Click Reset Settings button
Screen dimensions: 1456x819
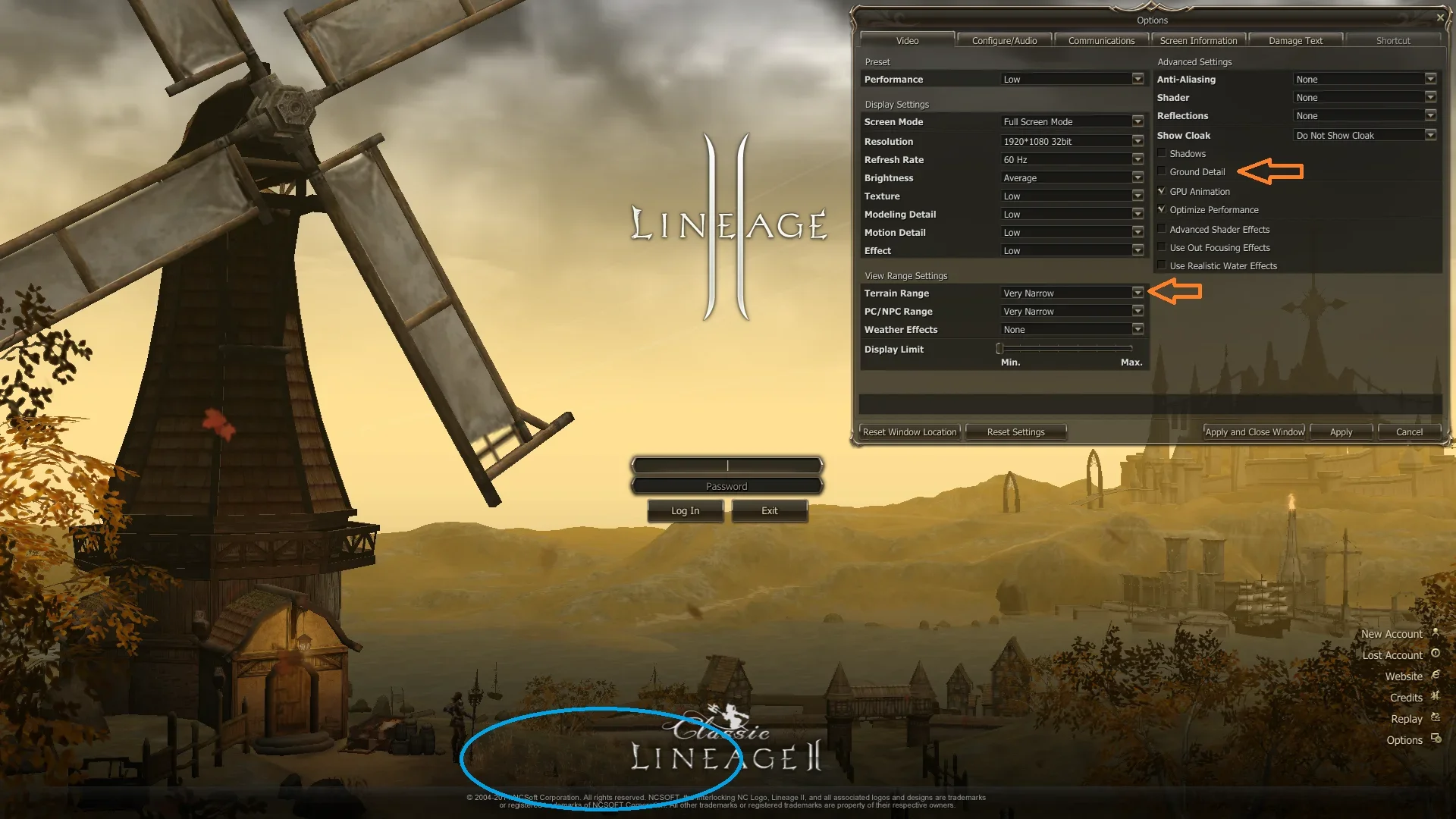[1015, 432]
